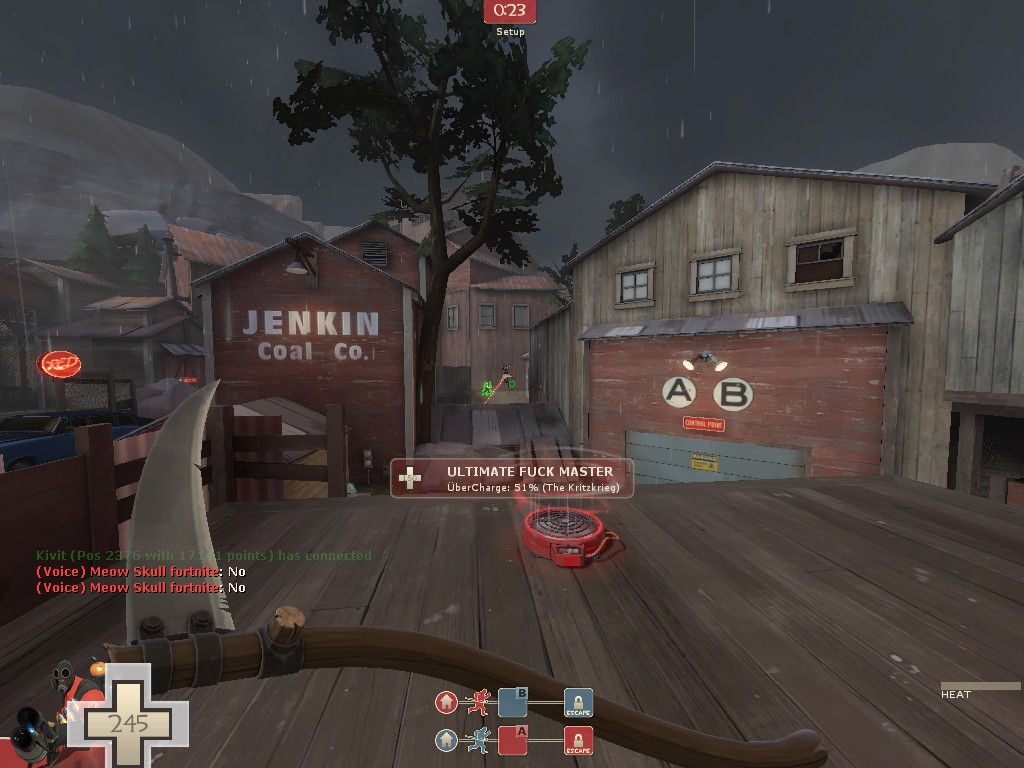
Task: Click the Meow Skull fortnite chat message
Action: point(141,572)
